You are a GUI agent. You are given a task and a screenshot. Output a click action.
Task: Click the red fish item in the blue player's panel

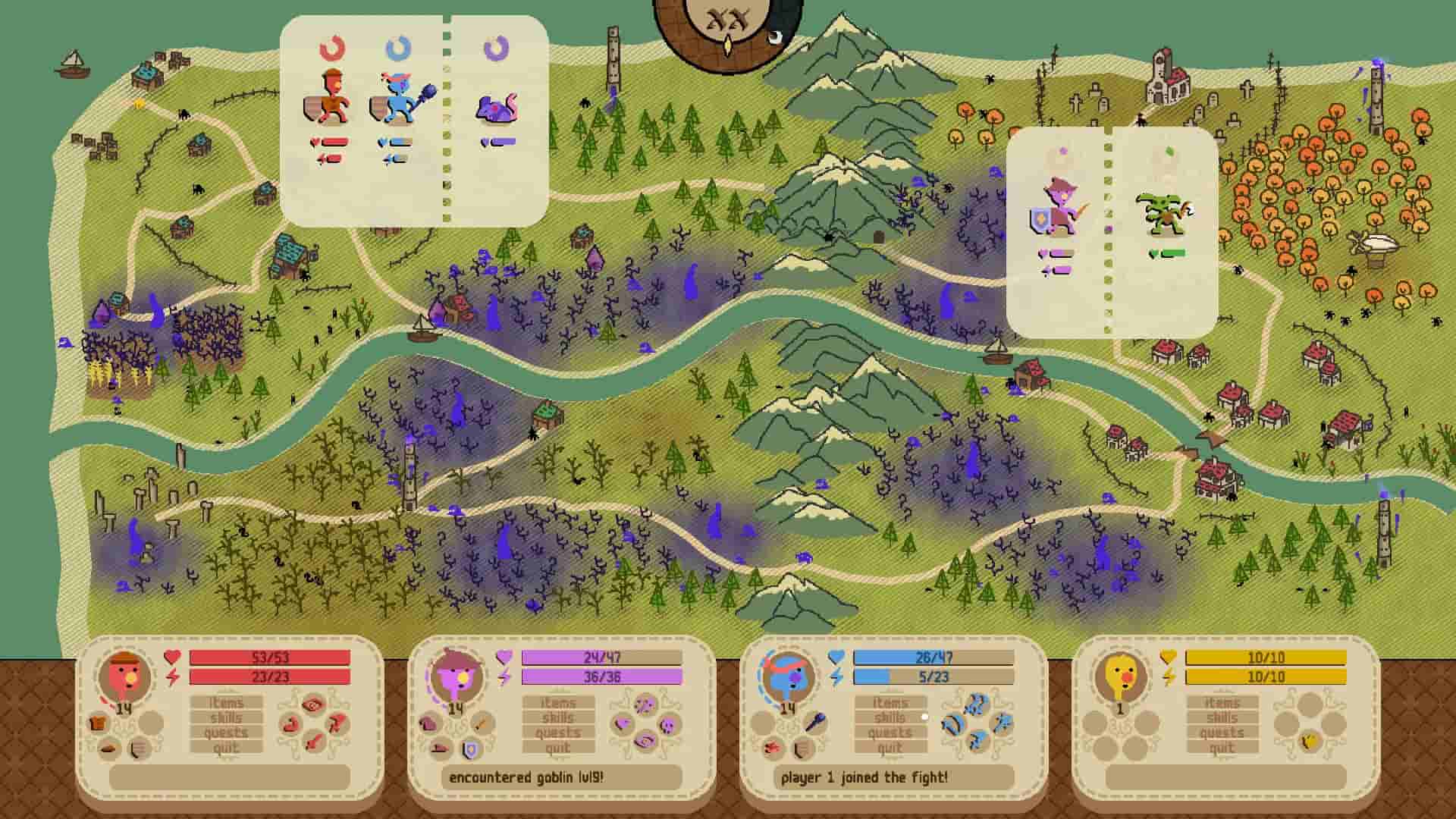[x=772, y=748]
